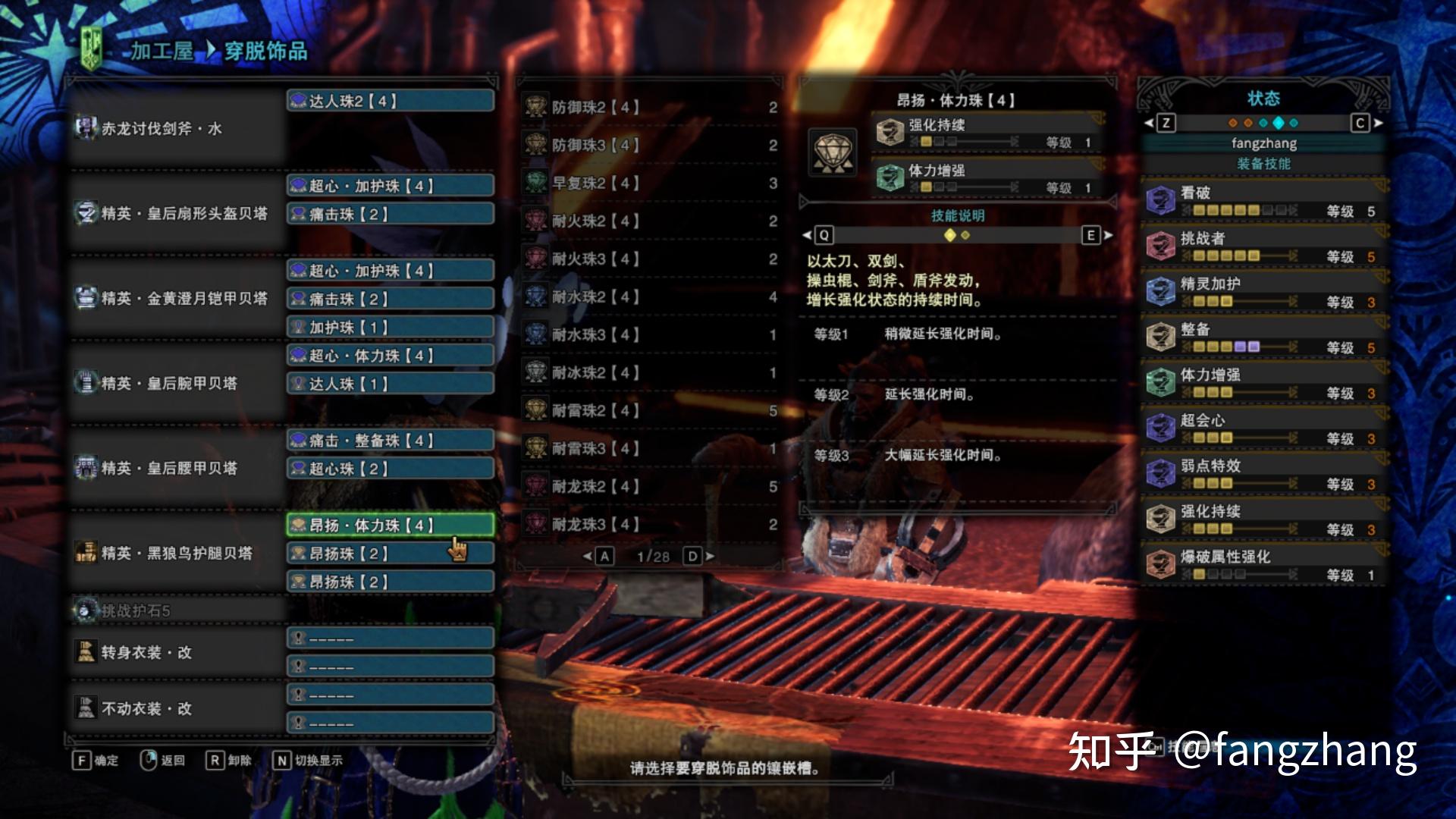
Task: Choose the 超心·体力珠【4】 slot
Action: click(391, 356)
